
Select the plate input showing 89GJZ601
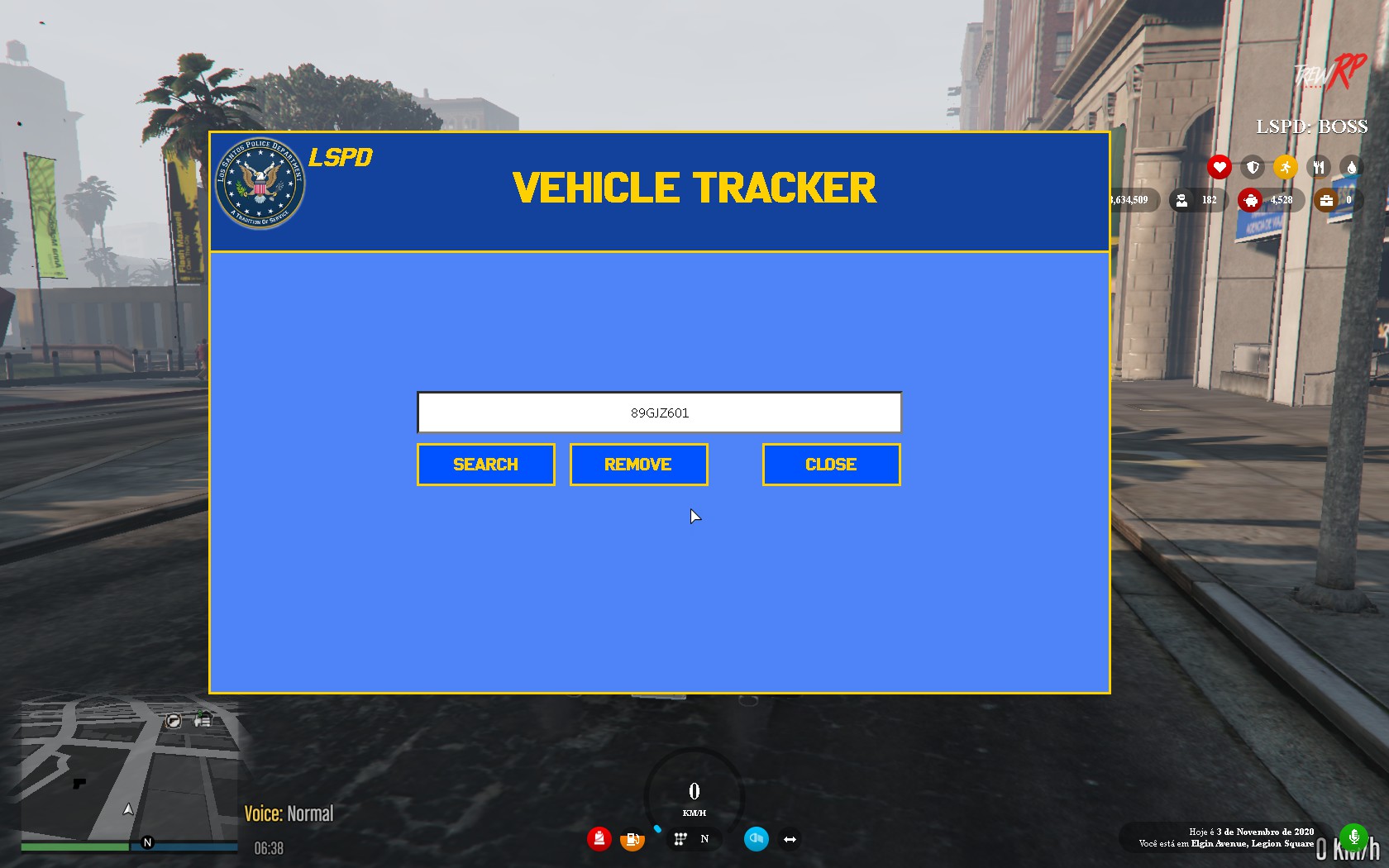click(x=660, y=412)
